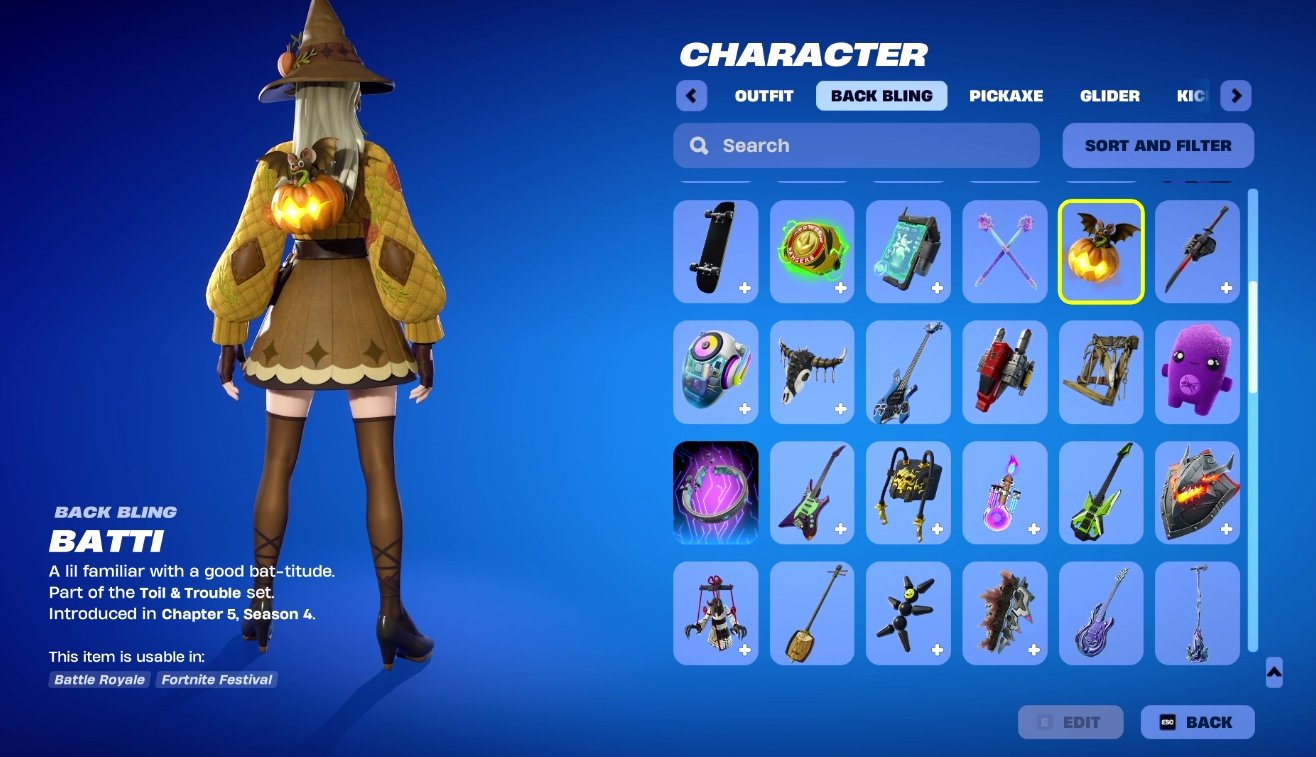This screenshot has height=757, width=1316.
Task: Select the crossed wands back bling
Action: [1004, 251]
